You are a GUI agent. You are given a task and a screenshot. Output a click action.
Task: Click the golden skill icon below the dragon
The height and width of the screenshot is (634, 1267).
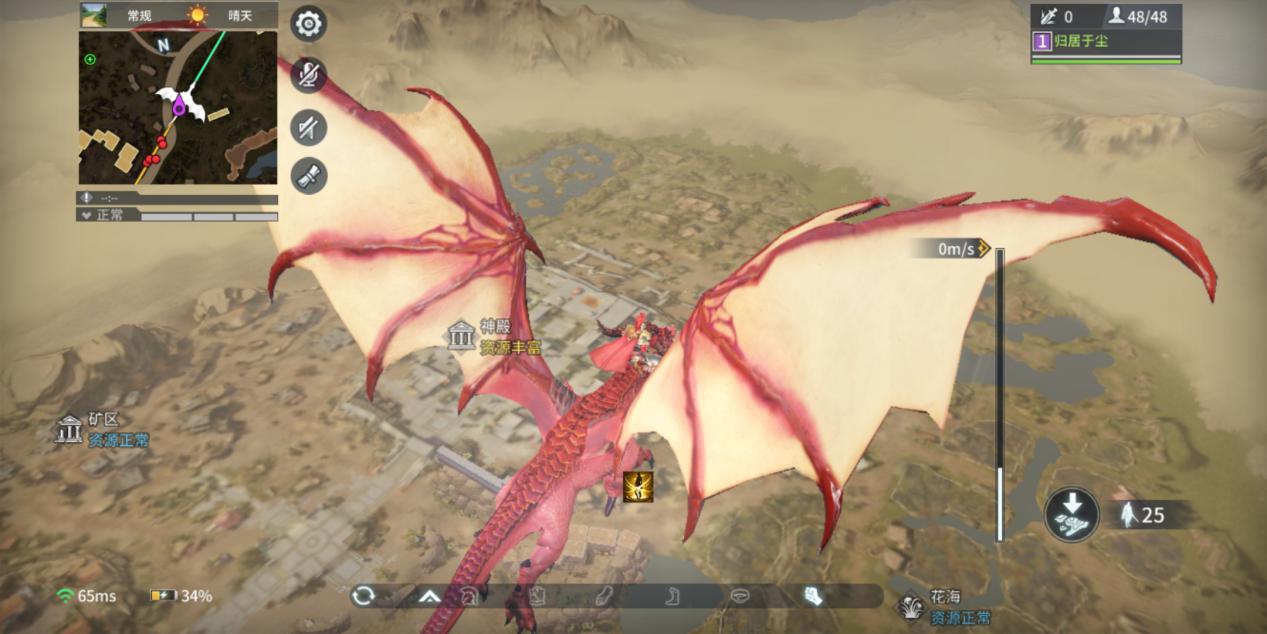(x=638, y=486)
